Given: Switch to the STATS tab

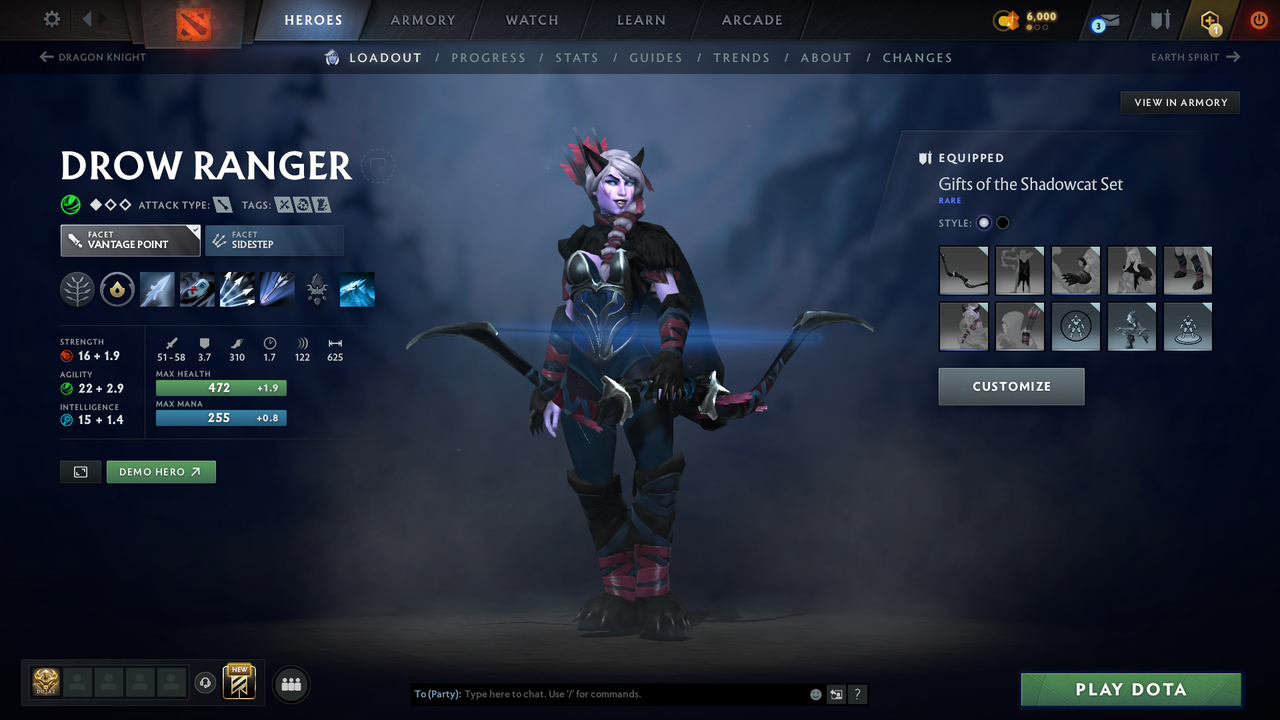Looking at the screenshot, I should coord(577,57).
